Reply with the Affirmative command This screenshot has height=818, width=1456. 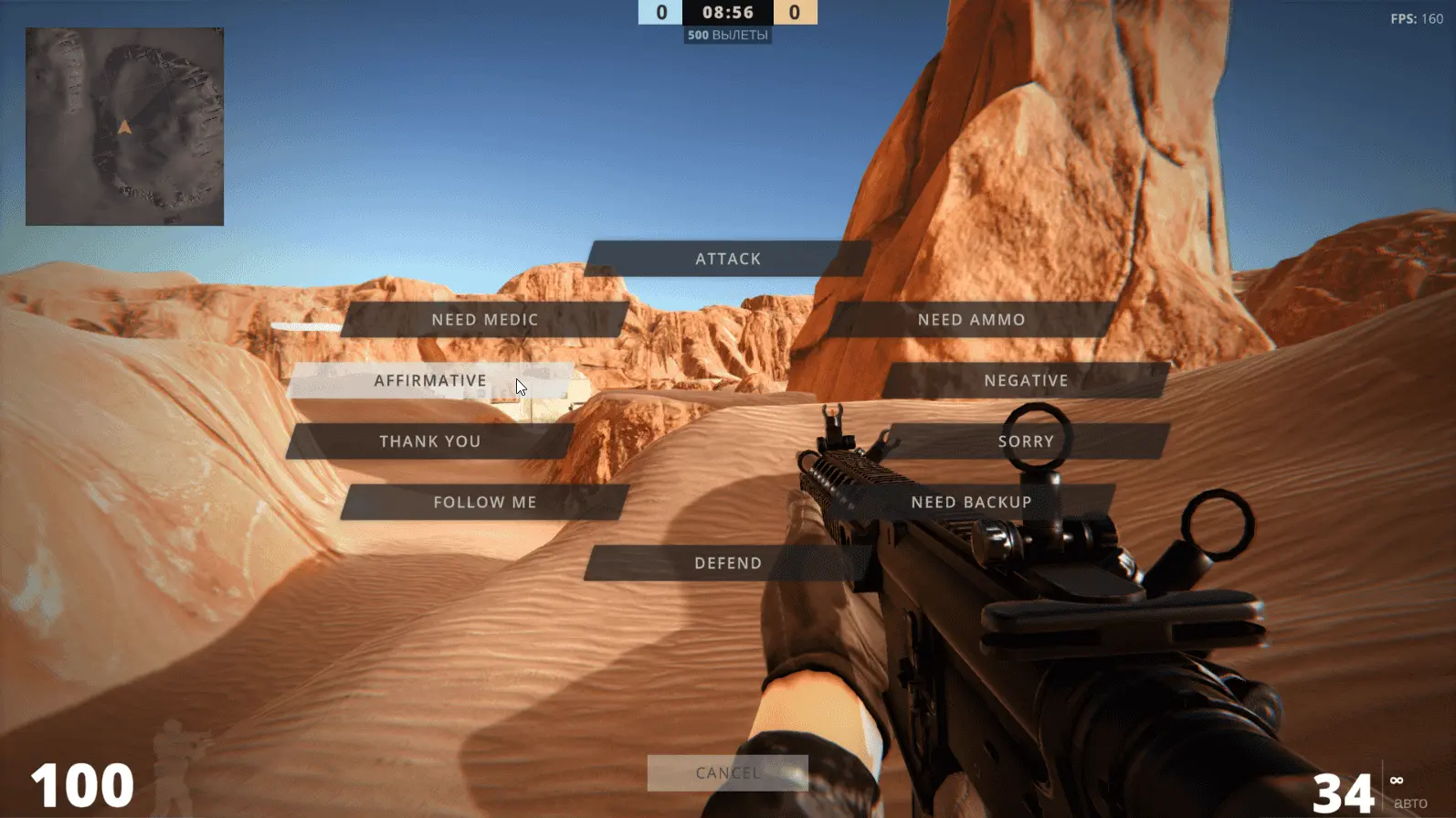point(429,380)
